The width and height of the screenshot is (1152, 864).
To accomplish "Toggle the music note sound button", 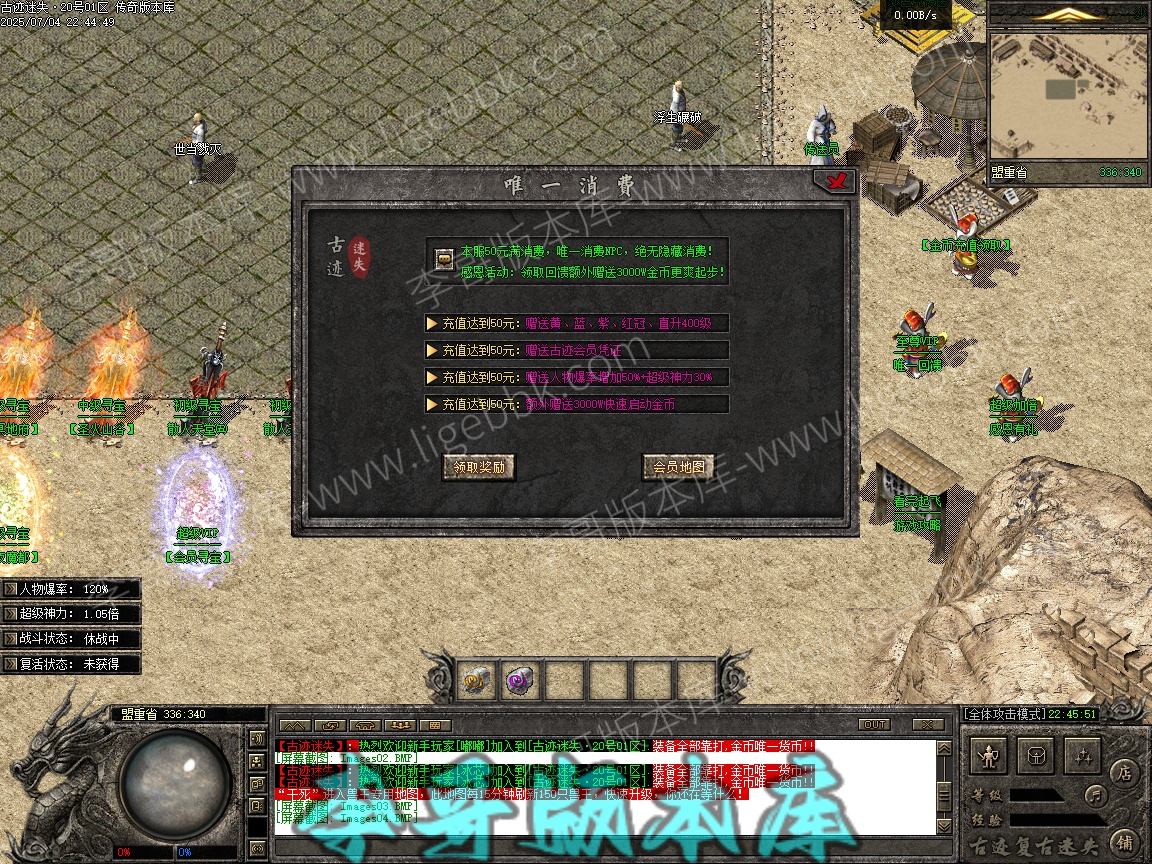I will click(1097, 796).
